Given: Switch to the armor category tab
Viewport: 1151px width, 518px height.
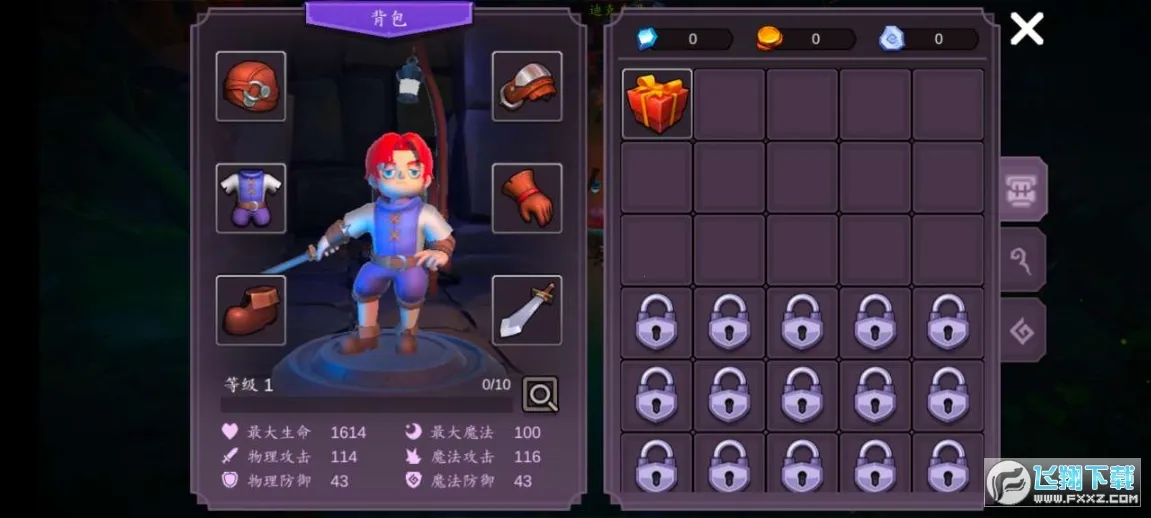Looking at the screenshot, I should [x=1022, y=188].
